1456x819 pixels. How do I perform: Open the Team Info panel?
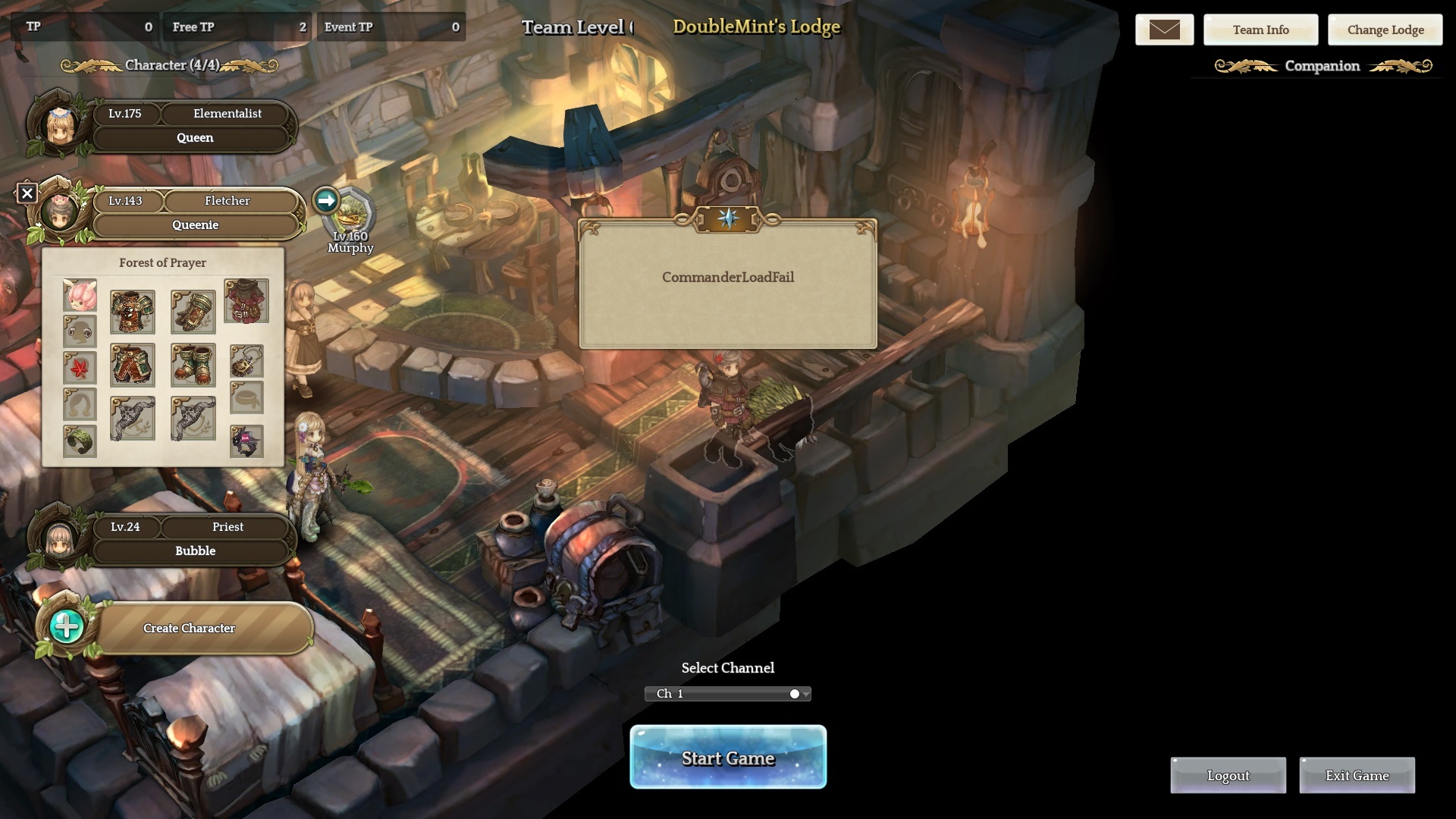tap(1260, 30)
